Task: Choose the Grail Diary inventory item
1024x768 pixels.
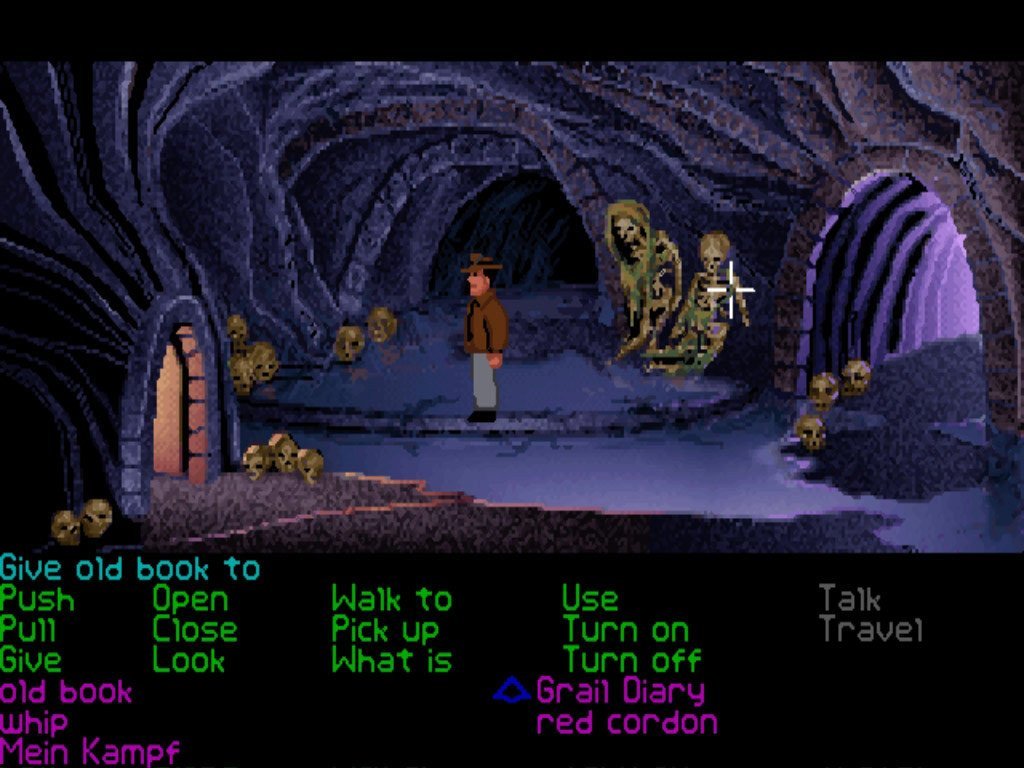Action: click(620, 691)
